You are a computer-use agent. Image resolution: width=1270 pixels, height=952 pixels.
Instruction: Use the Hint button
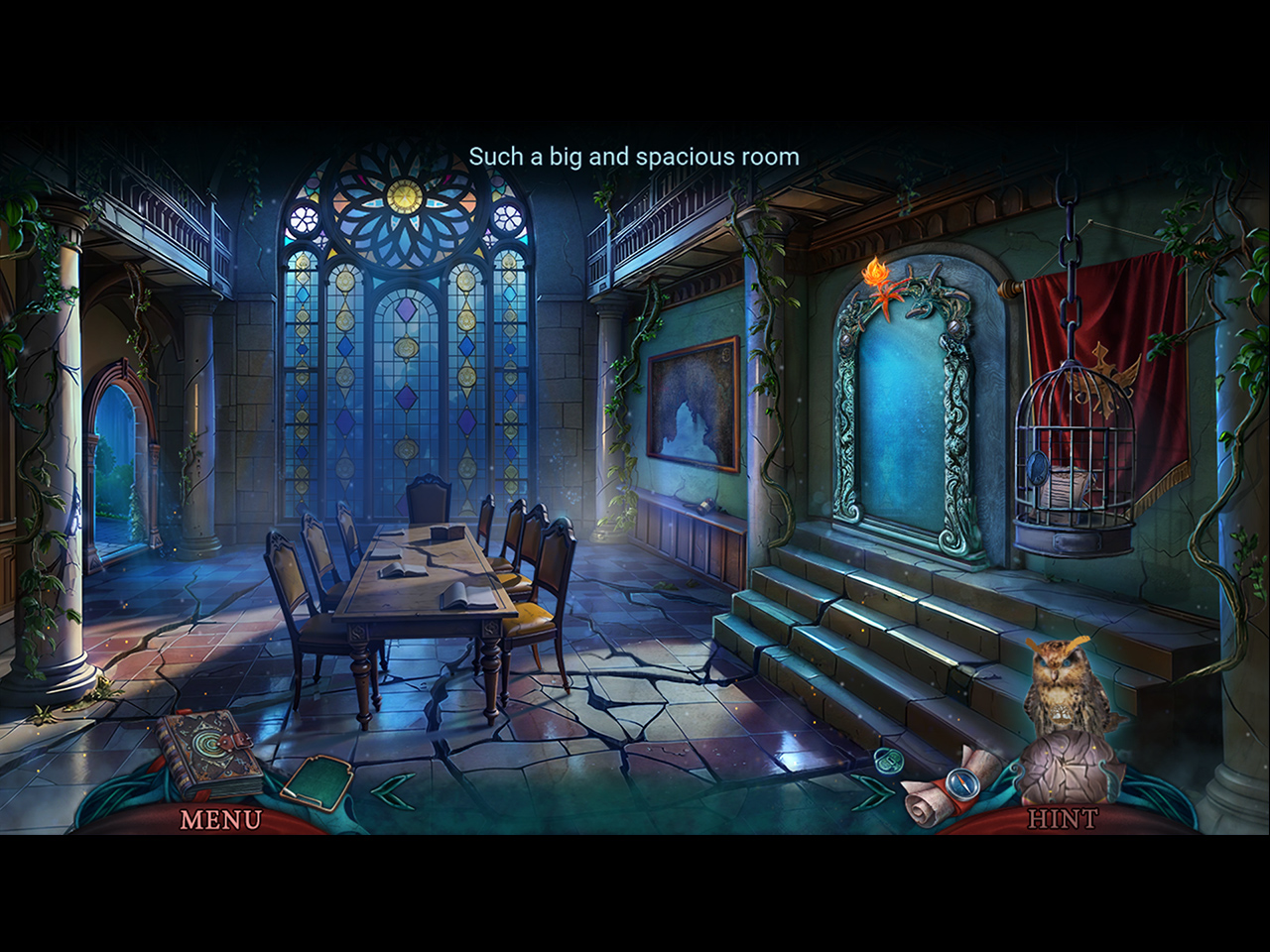coord(1062,819)
